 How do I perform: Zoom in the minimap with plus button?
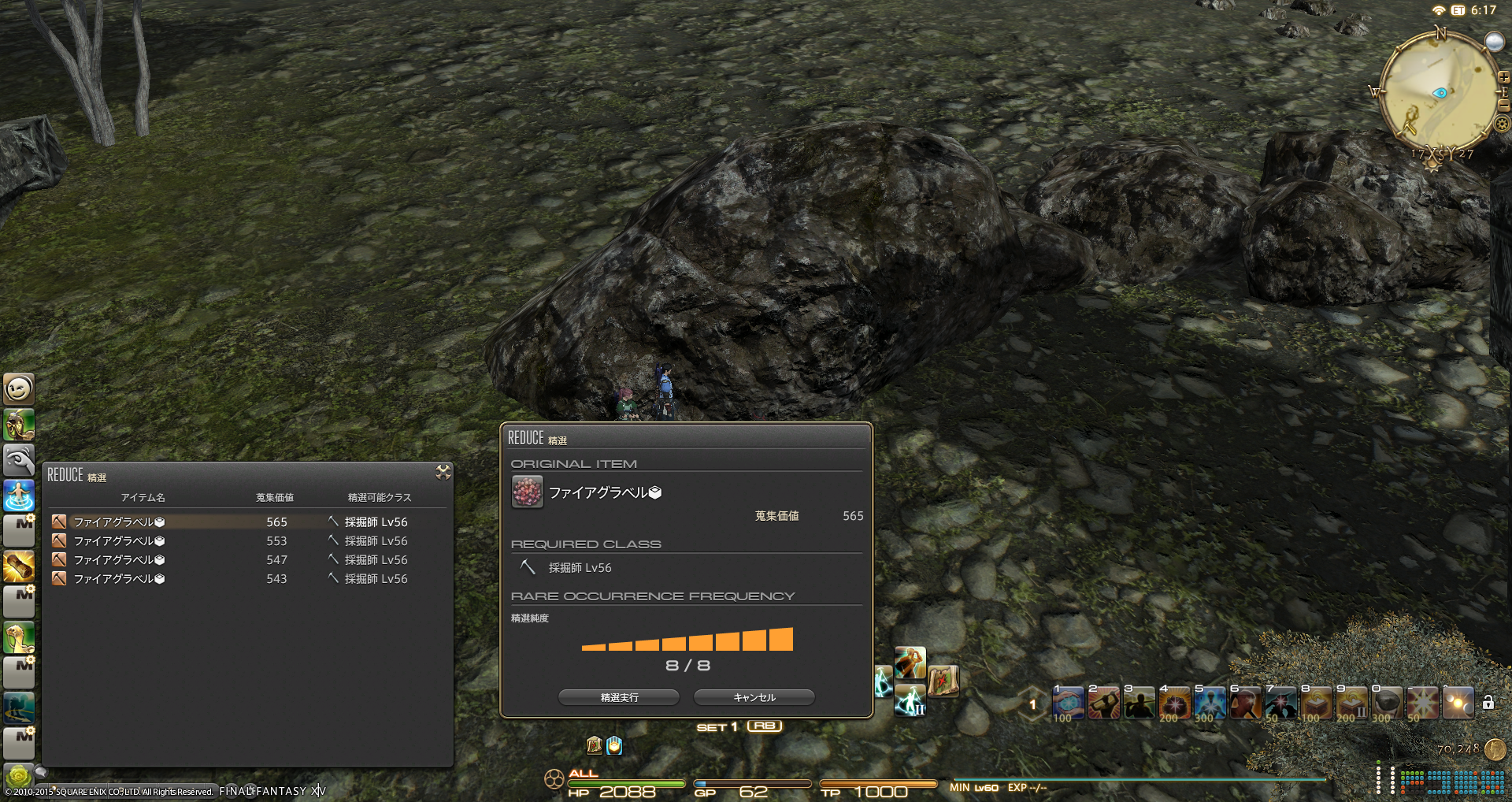pos(1503,78)
